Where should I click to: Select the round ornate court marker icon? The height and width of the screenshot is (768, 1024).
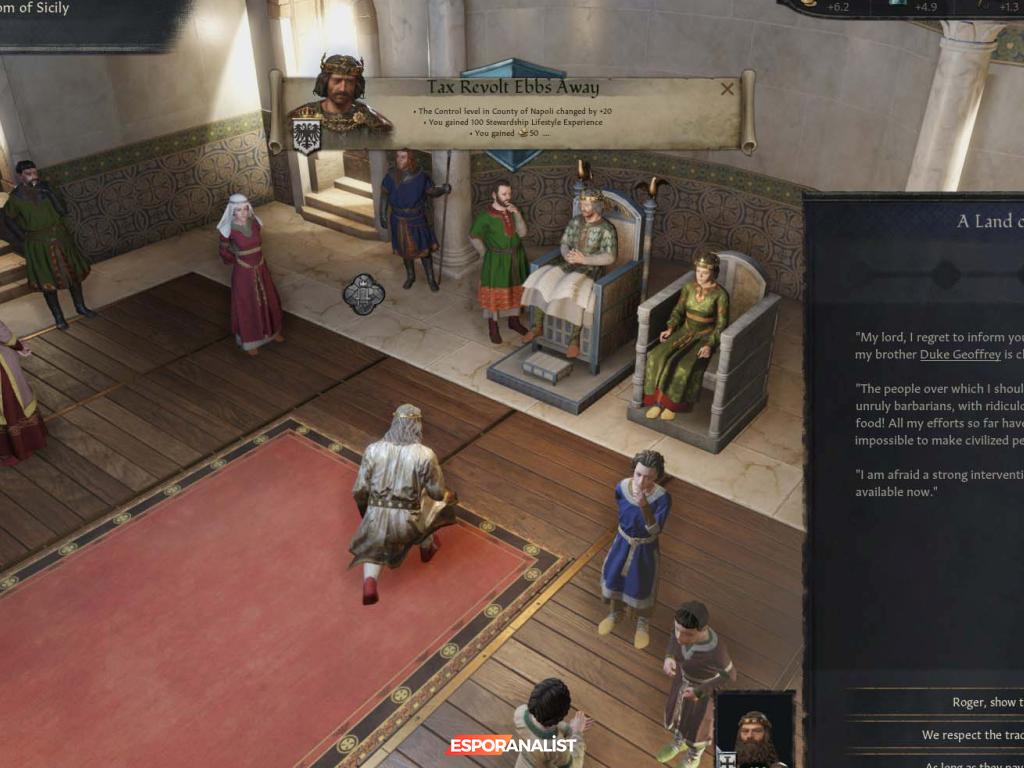point(364,294)
